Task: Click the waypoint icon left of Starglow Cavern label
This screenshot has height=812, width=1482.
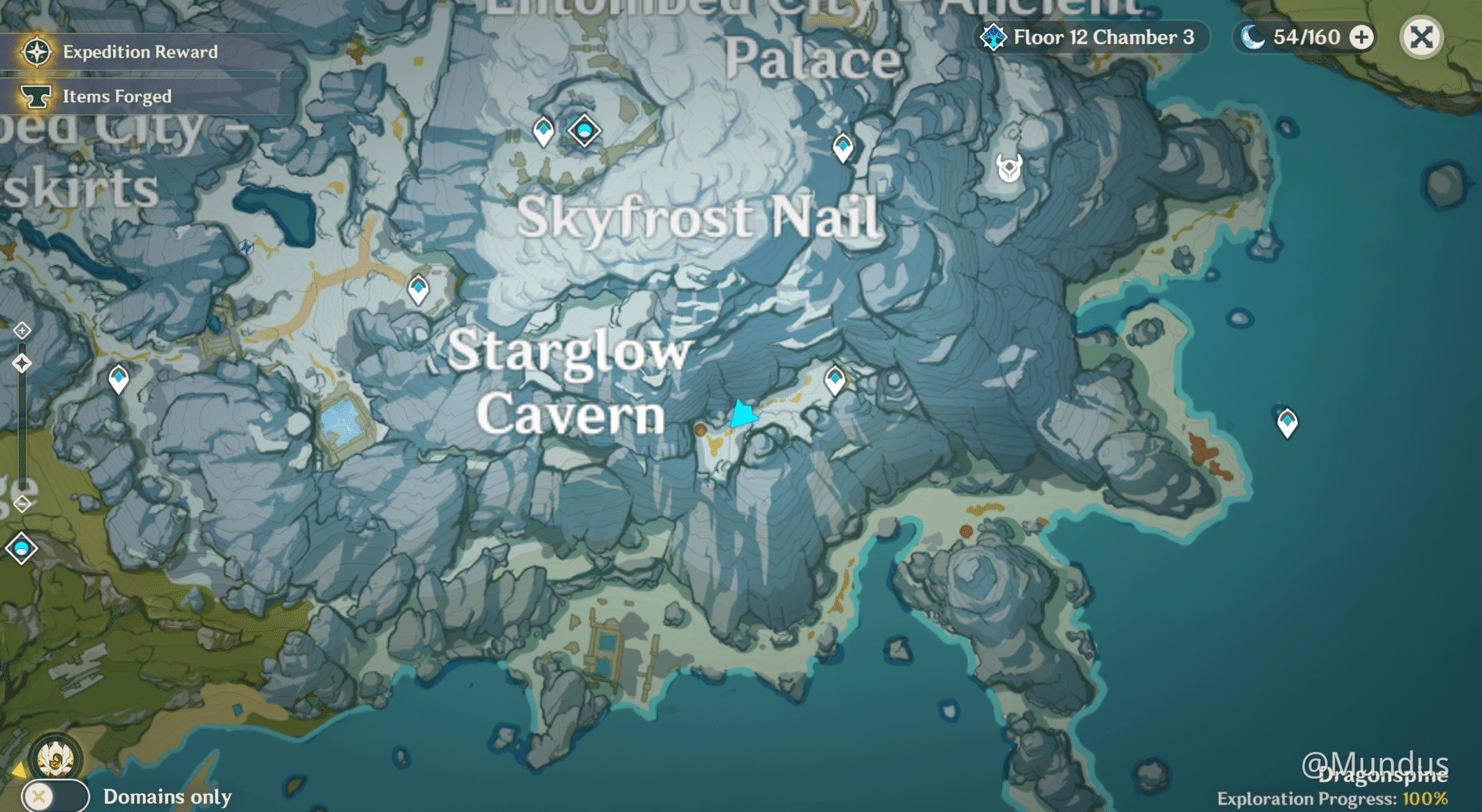Action: (118, 378)
